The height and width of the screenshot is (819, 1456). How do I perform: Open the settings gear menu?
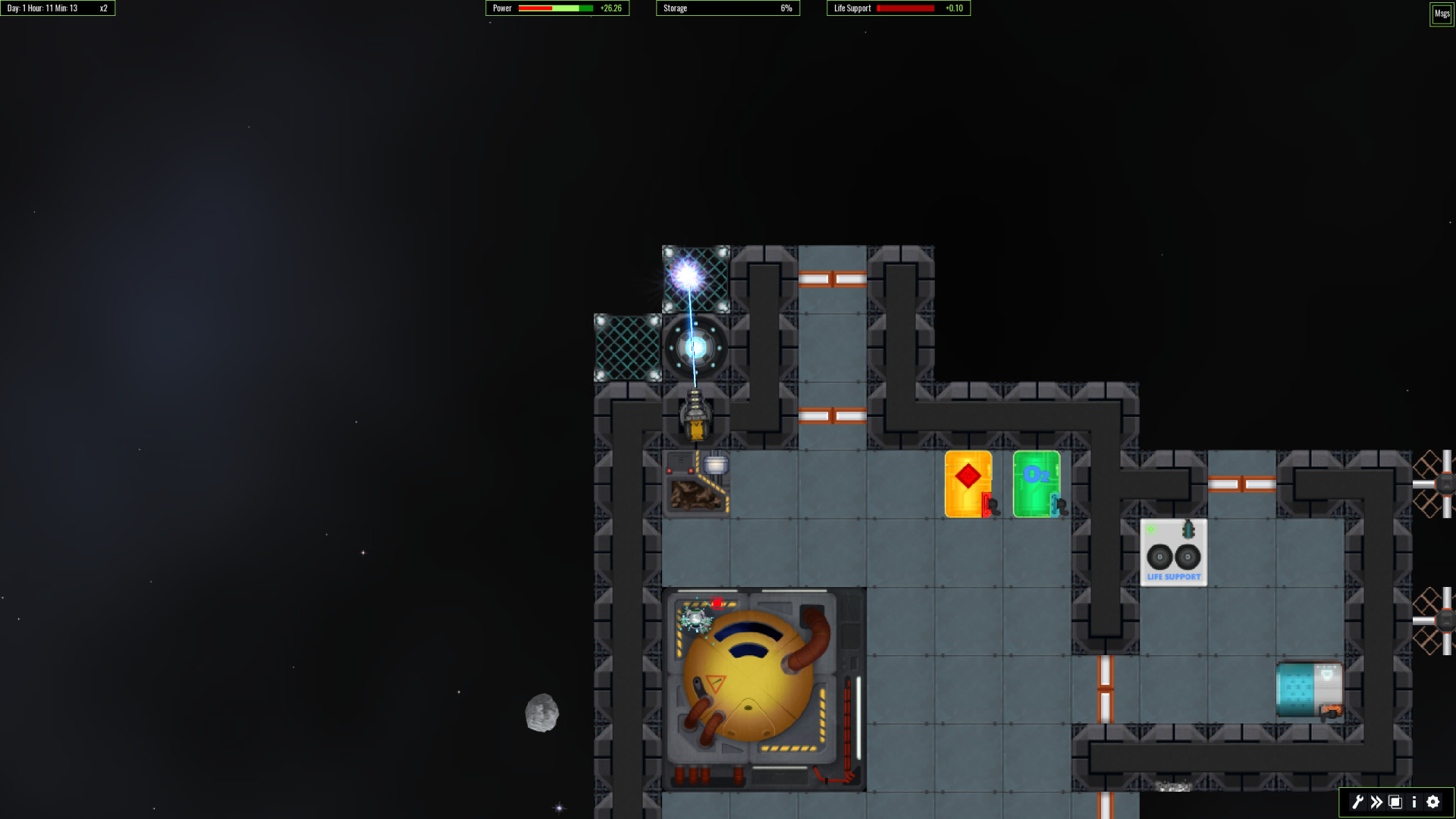click(1432, 802)
